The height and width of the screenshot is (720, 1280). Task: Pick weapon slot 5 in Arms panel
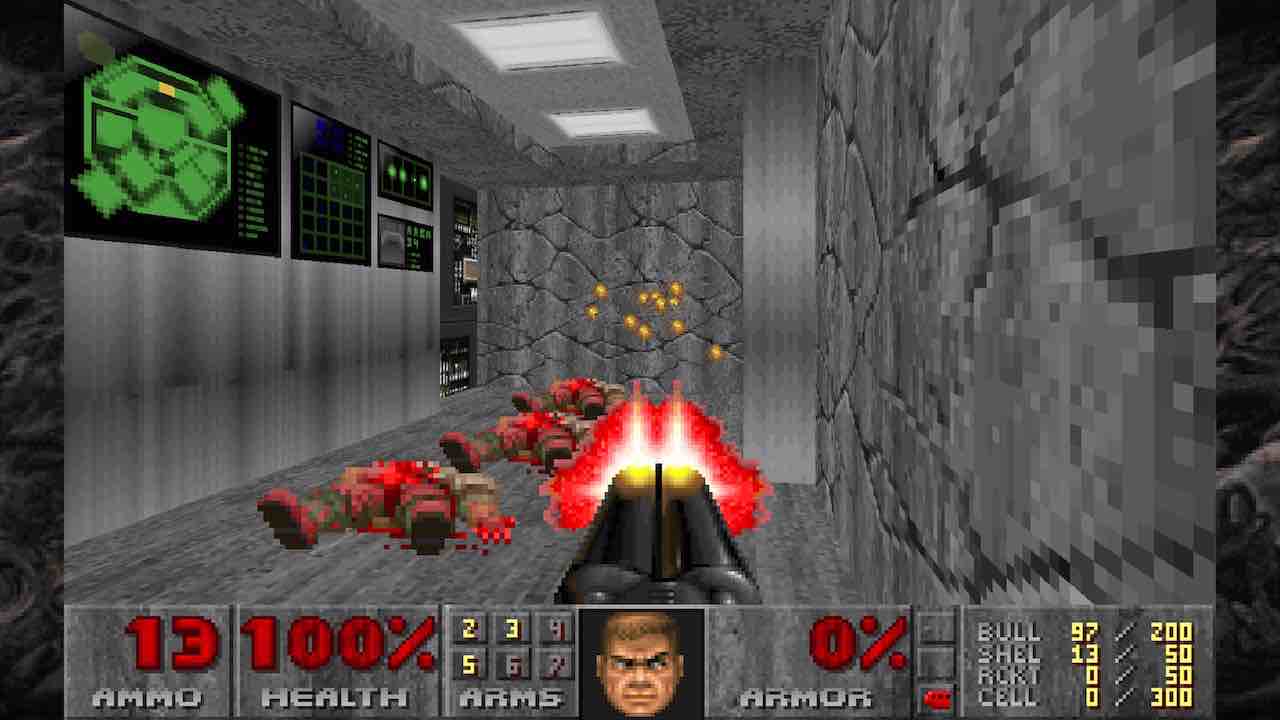coord(468,663)
